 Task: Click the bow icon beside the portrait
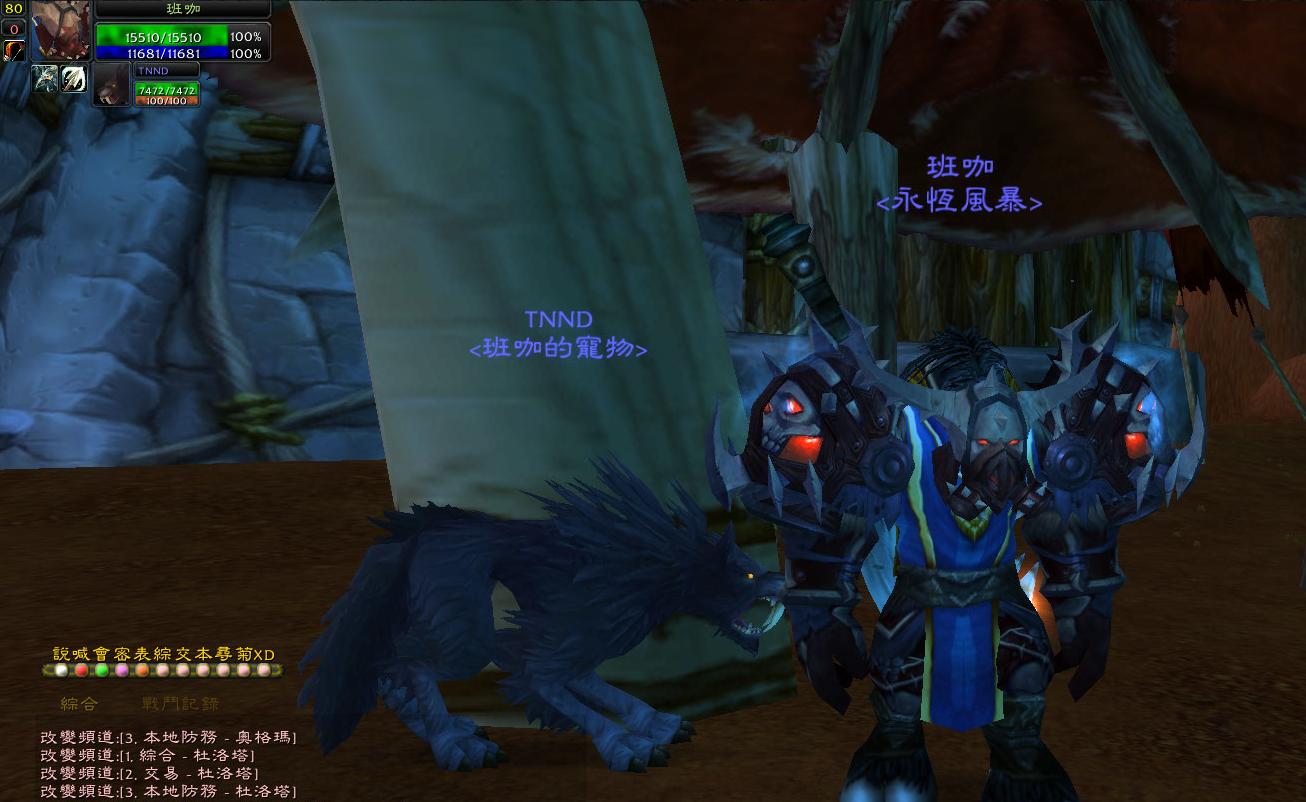(14, 50)
